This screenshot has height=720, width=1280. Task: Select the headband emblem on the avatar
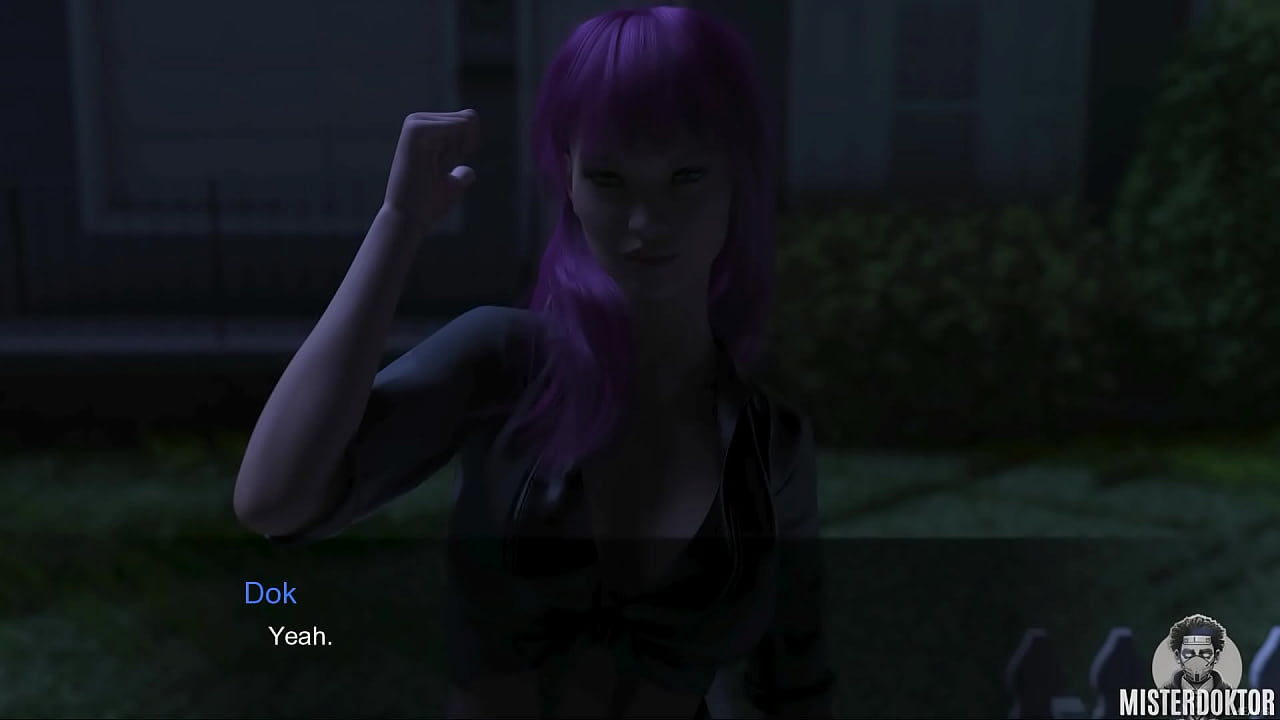(1197, 638)
